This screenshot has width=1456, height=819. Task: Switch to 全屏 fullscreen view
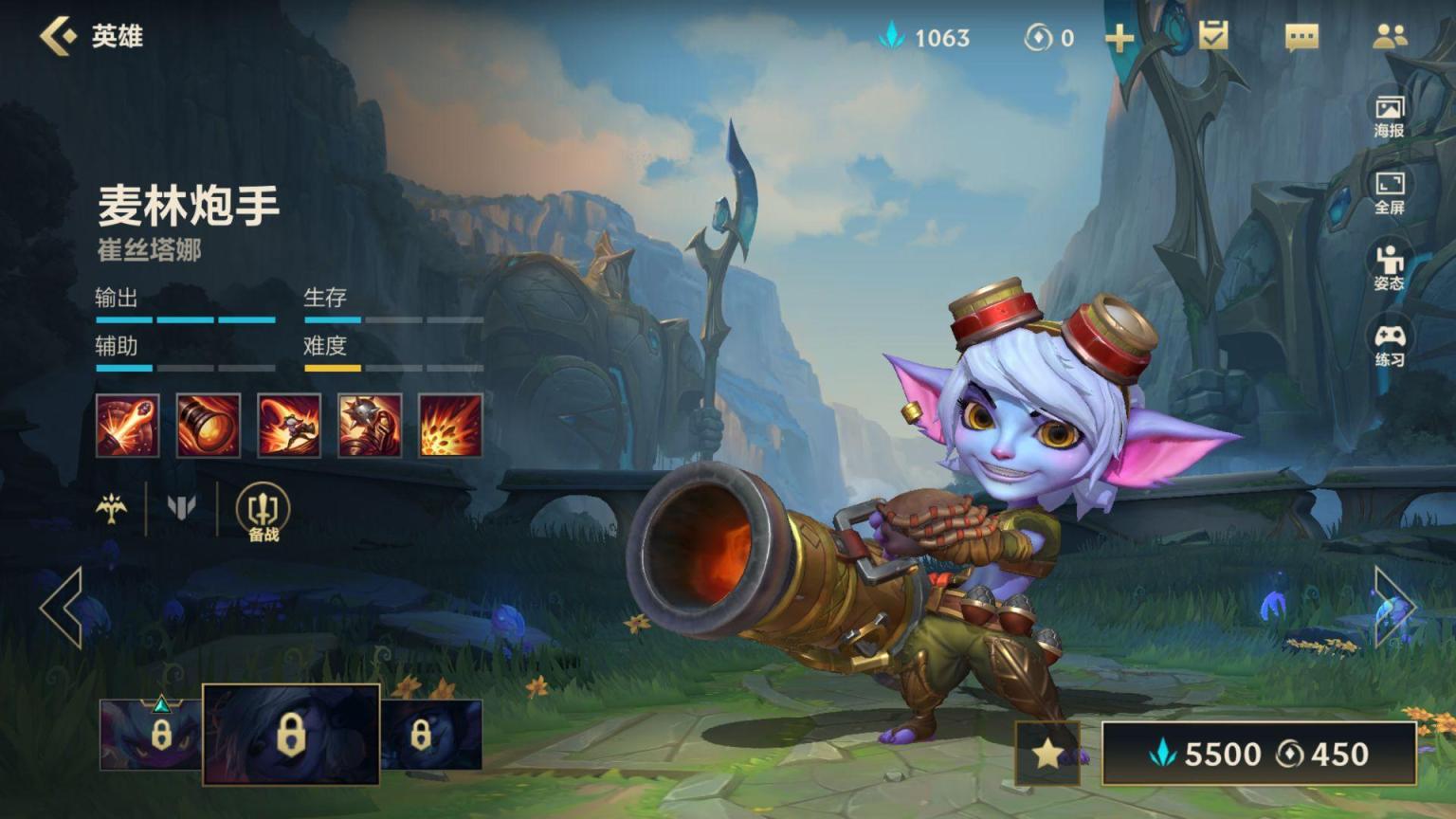(x=1390, y=192)
